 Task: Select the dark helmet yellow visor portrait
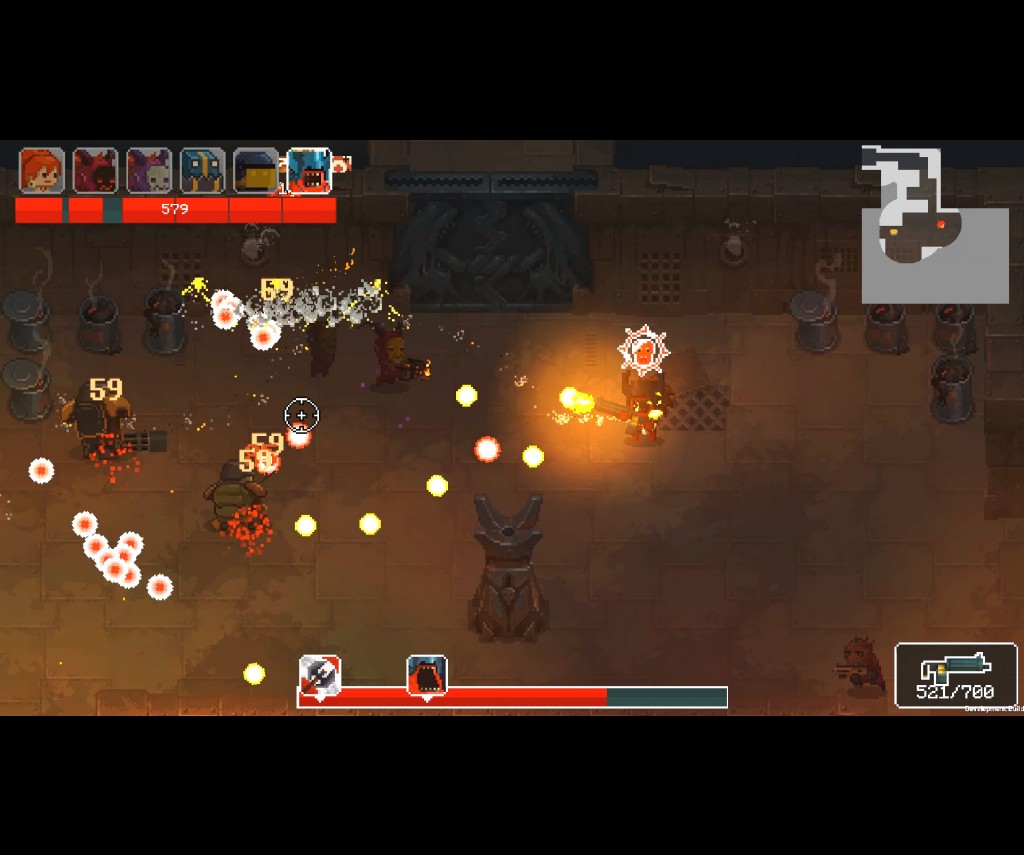256,171
